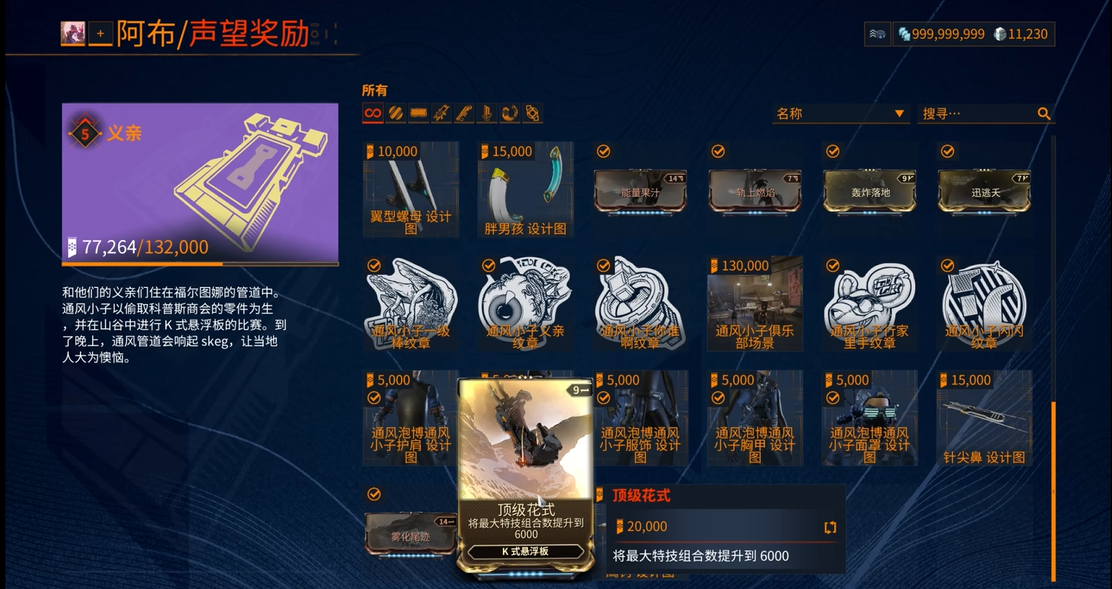Viewport: 1112px width, 589px height.
Task: Select the 通风小子闪闪纹章 emblem
Action: (984, 304)
